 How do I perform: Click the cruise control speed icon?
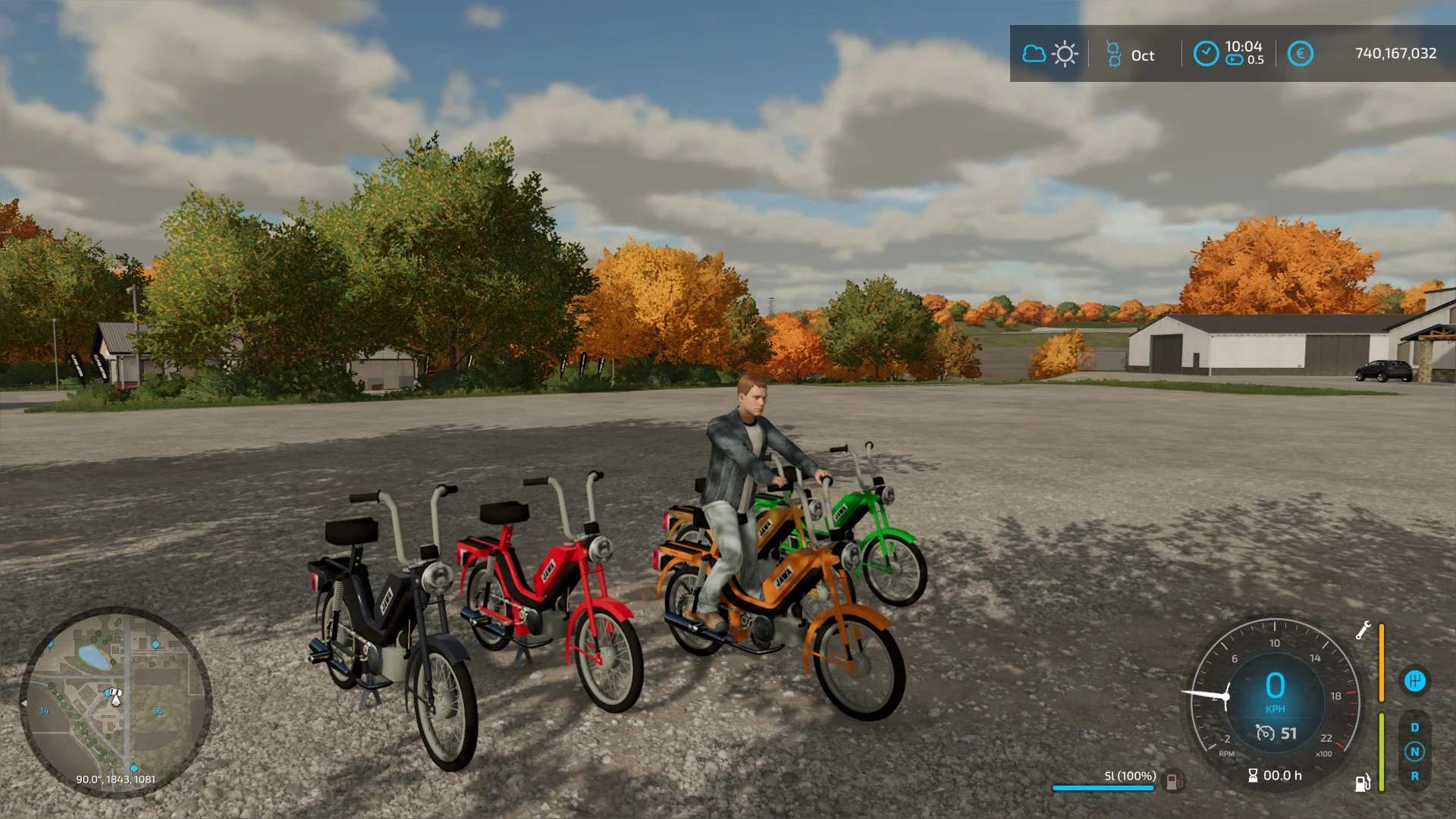point(1265,733)
